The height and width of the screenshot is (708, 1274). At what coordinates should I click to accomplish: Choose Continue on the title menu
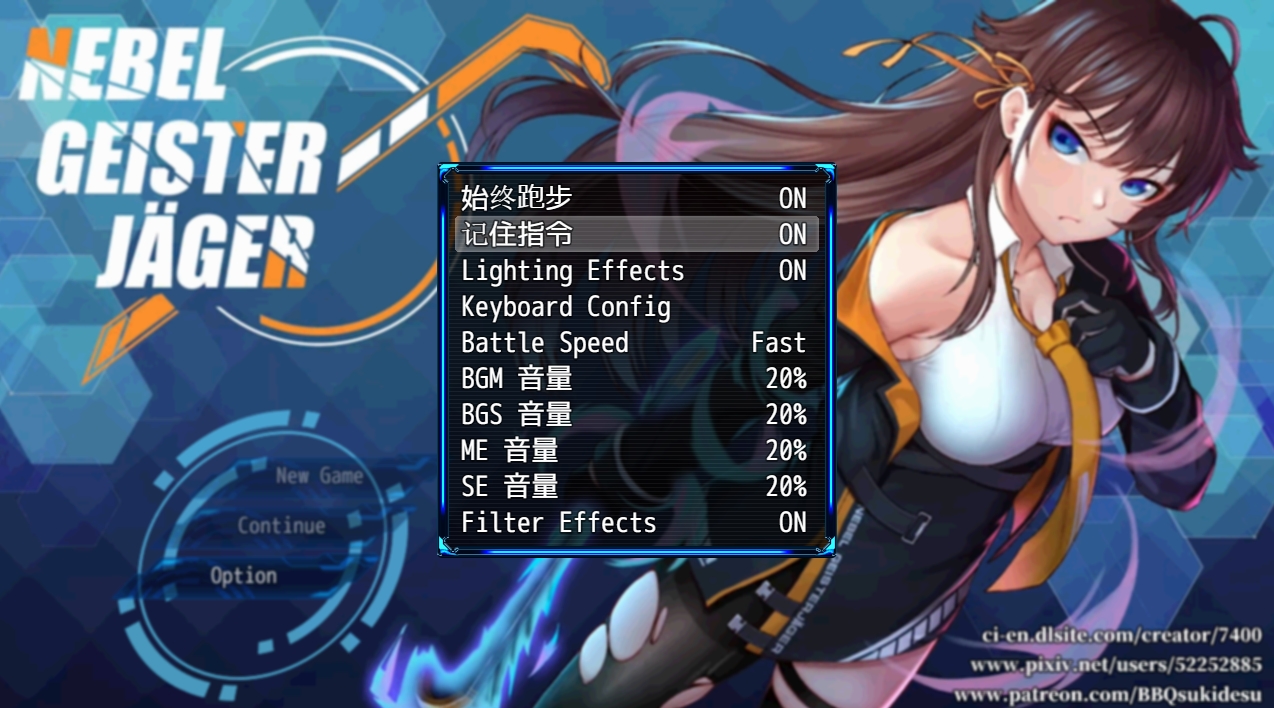281,526
